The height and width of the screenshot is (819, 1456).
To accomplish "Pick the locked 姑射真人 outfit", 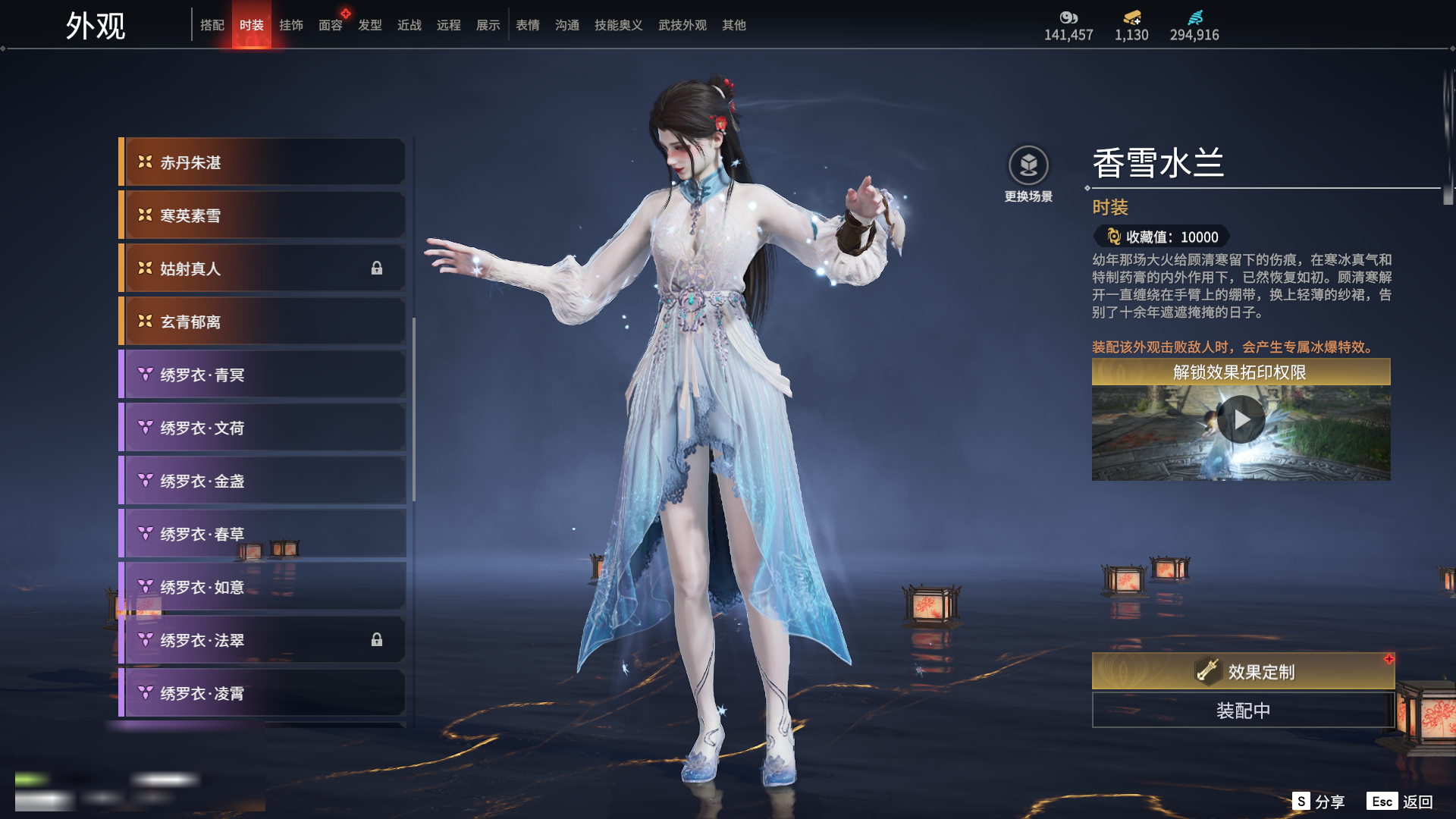I will [262, 268].
